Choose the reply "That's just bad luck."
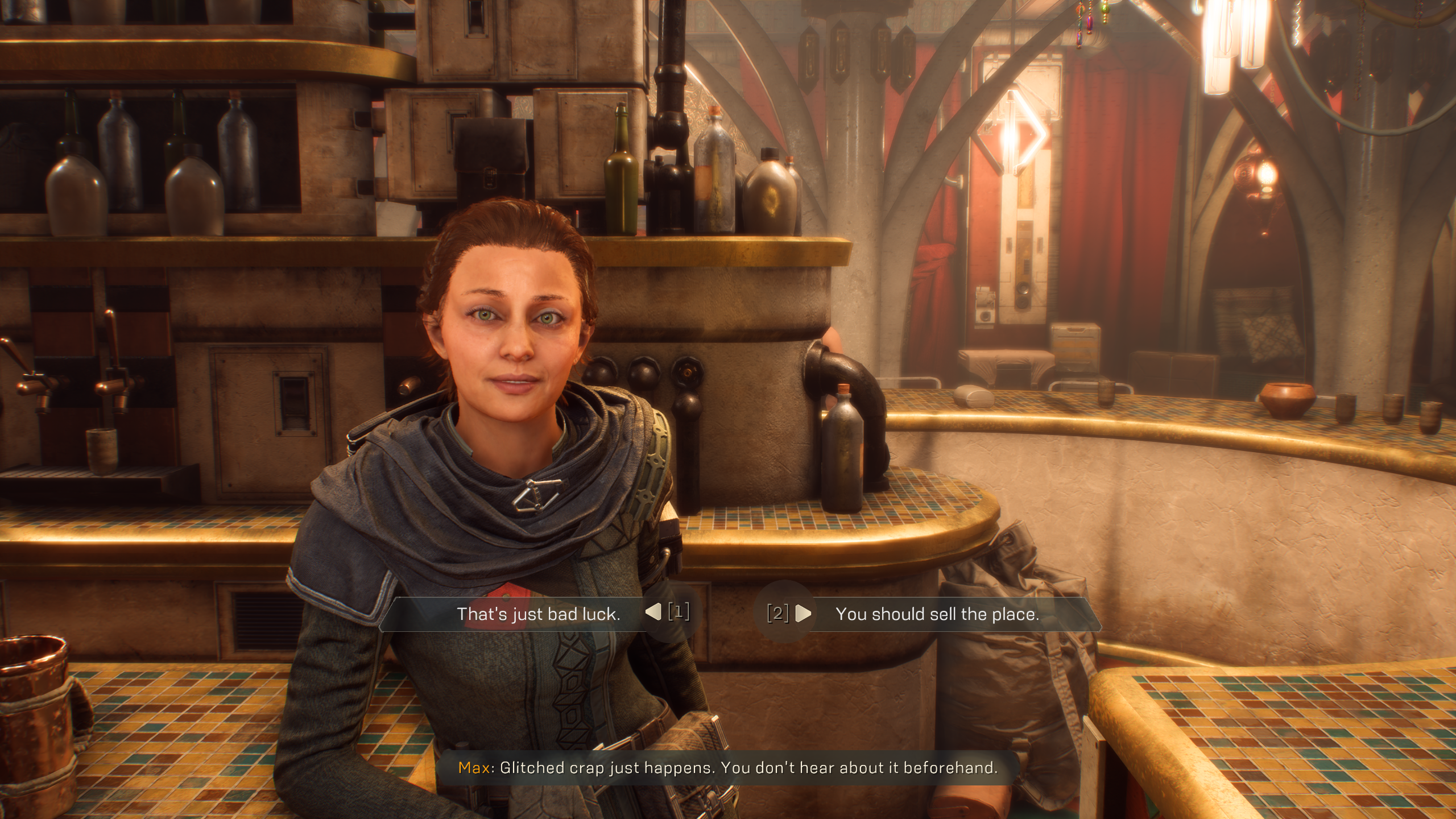 (538, 614)
